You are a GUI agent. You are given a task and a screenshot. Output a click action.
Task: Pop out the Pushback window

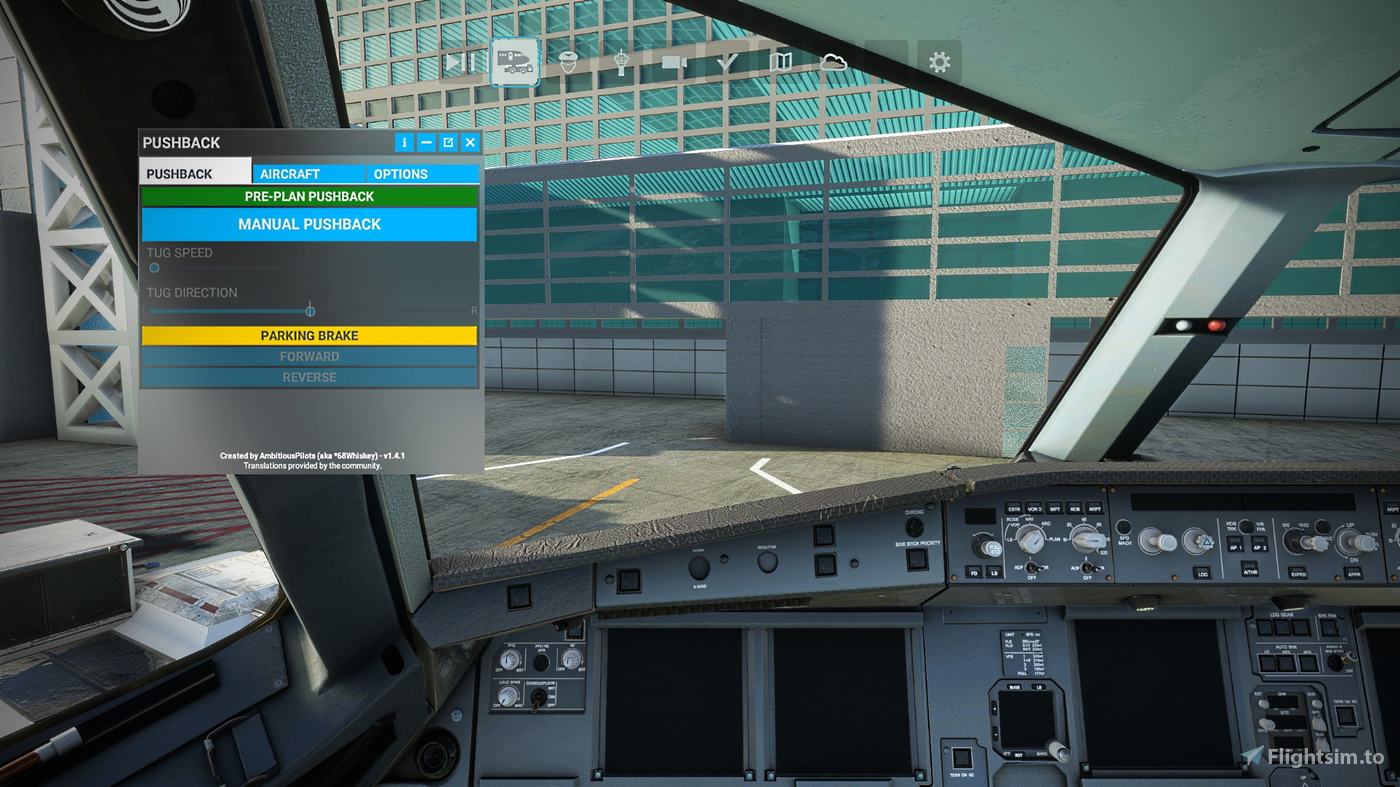point(448,142)
